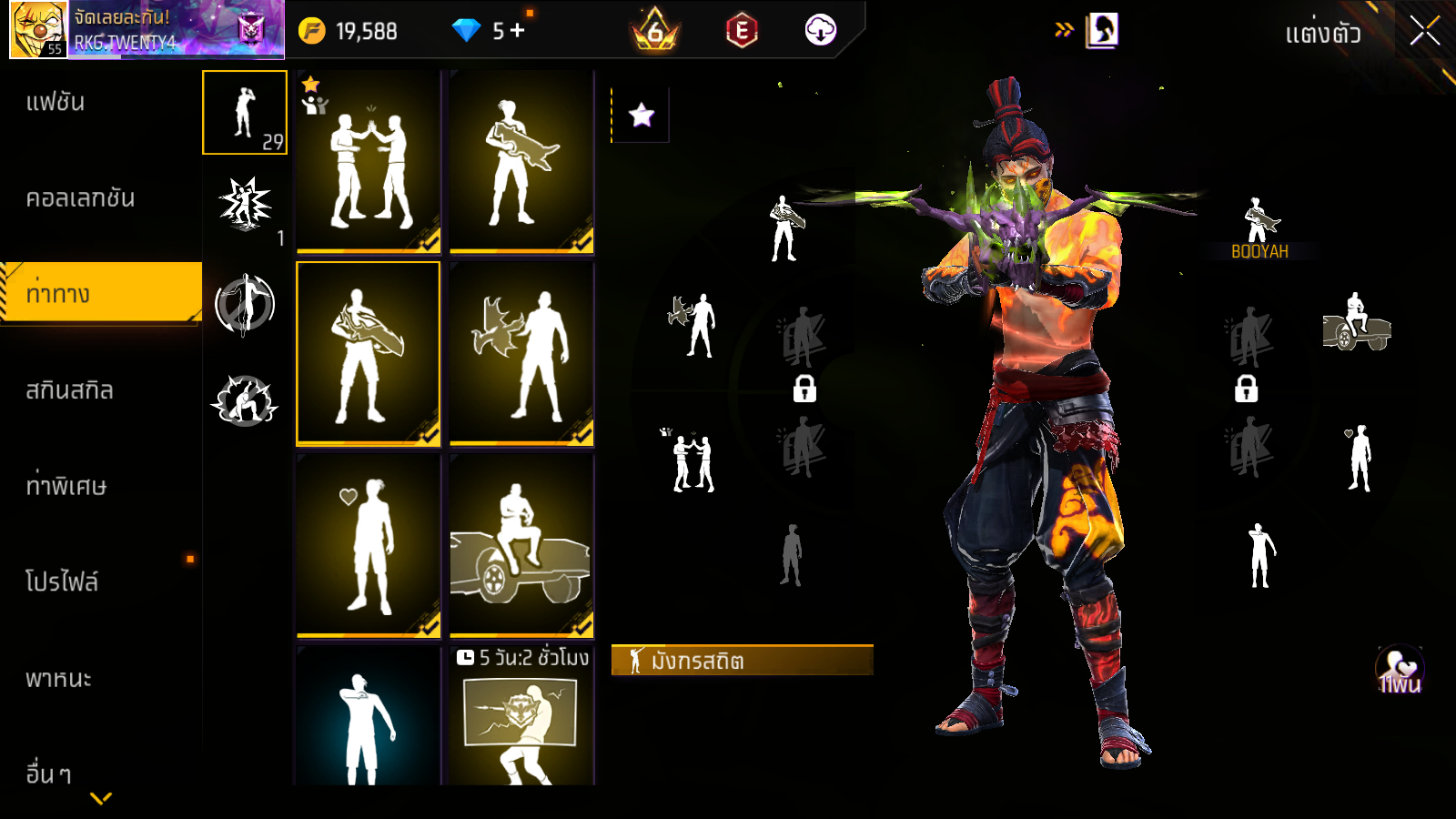Open the emote sub-category with count 29
This screenshot has width=1456, height=819.
[245, 113]
